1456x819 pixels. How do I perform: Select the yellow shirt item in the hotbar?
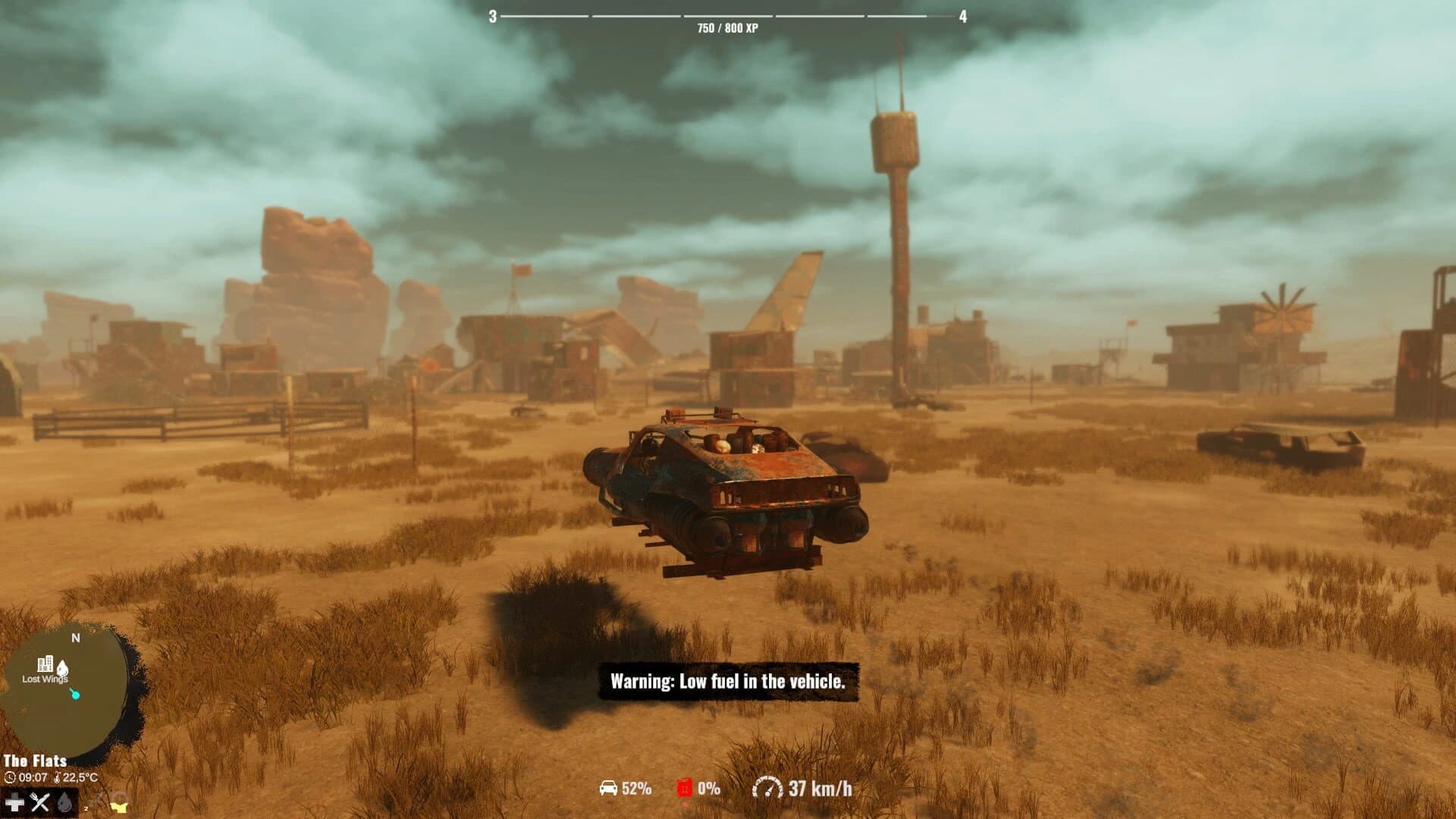click(120, 806)
